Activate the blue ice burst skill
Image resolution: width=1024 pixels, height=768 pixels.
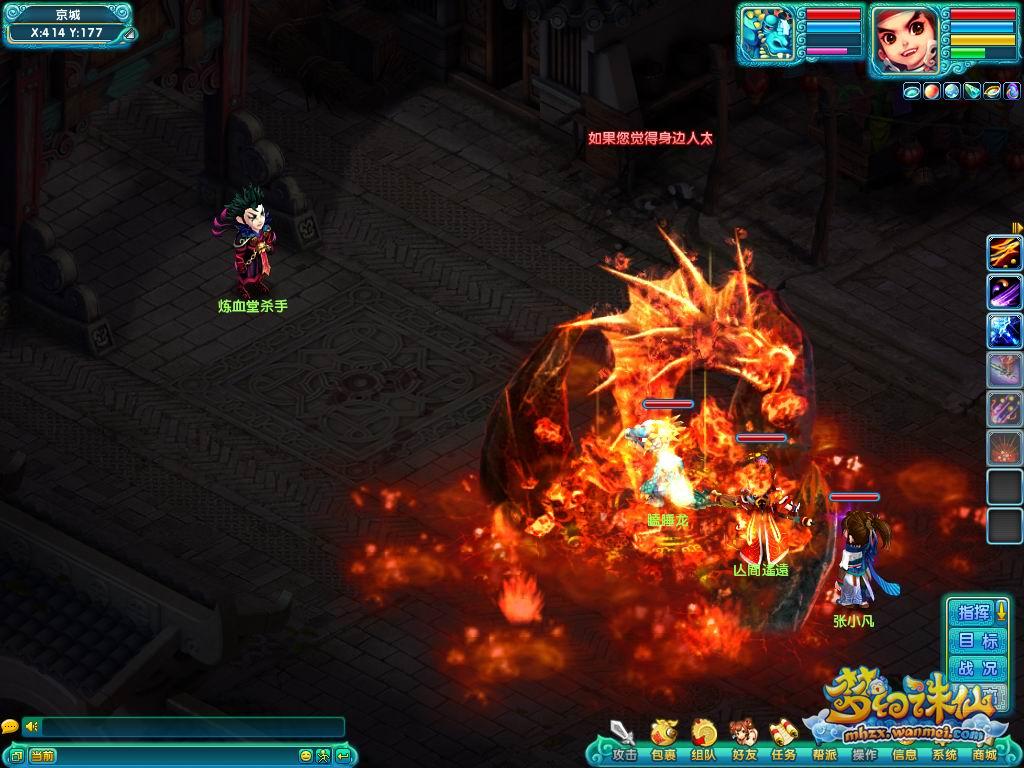coord(1004,331)
